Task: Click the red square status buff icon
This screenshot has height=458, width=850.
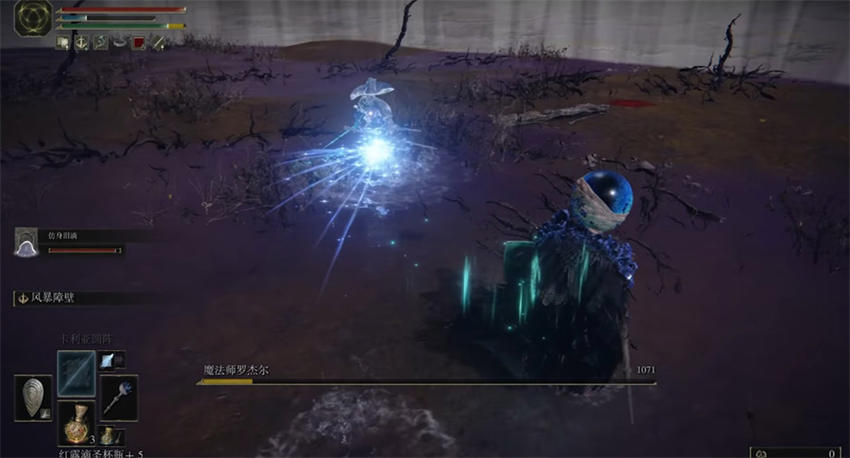Action: tap(139, 42)
